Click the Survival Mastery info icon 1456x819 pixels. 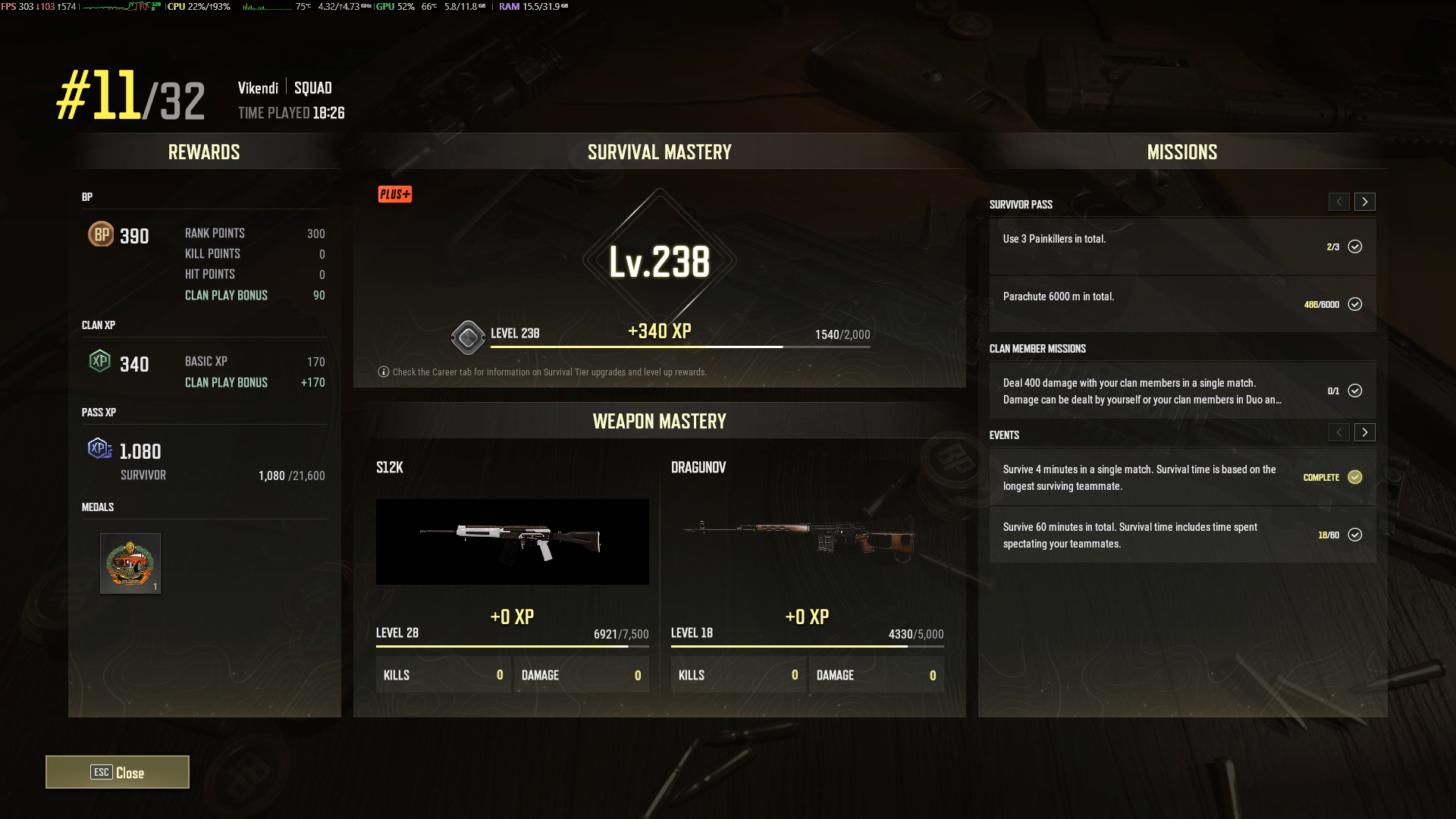[x=384, y=372]
